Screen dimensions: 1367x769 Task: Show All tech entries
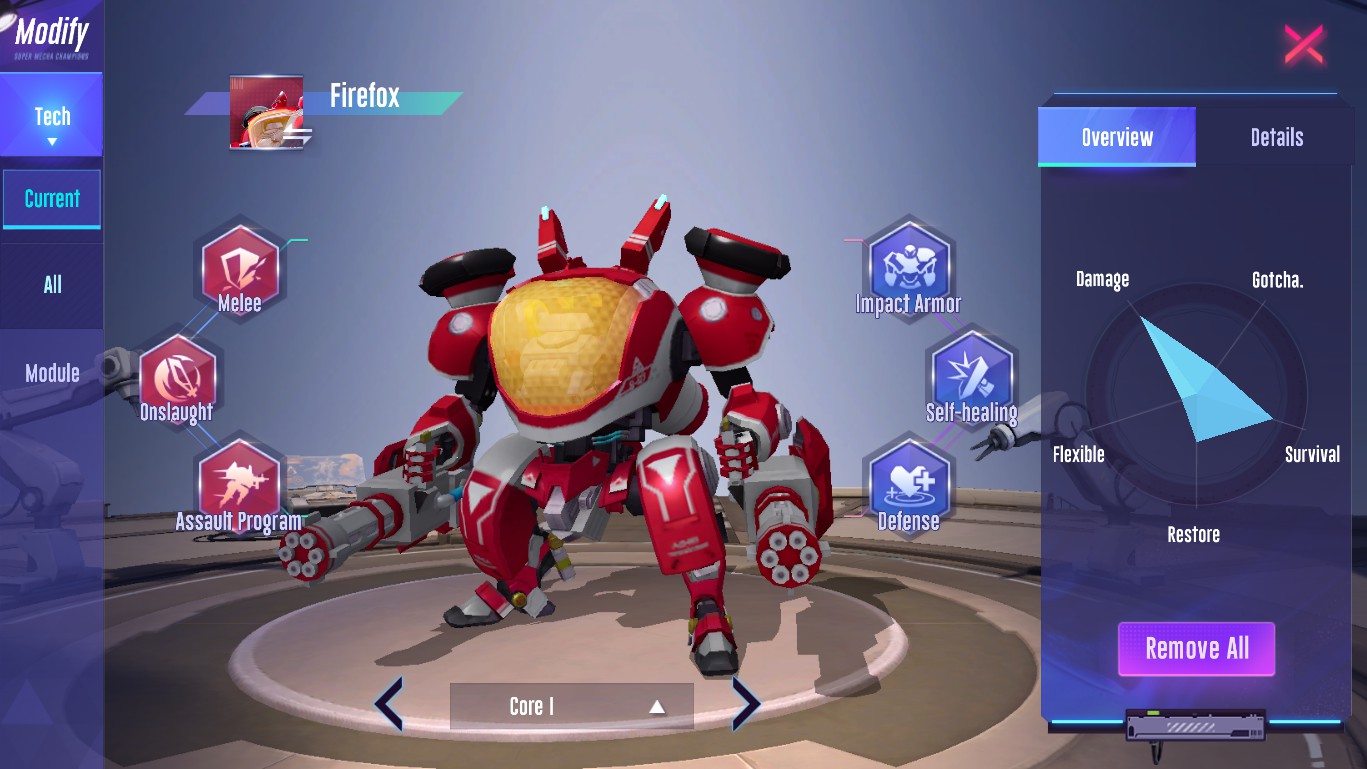pyautogui.click(x=52, y=285)
